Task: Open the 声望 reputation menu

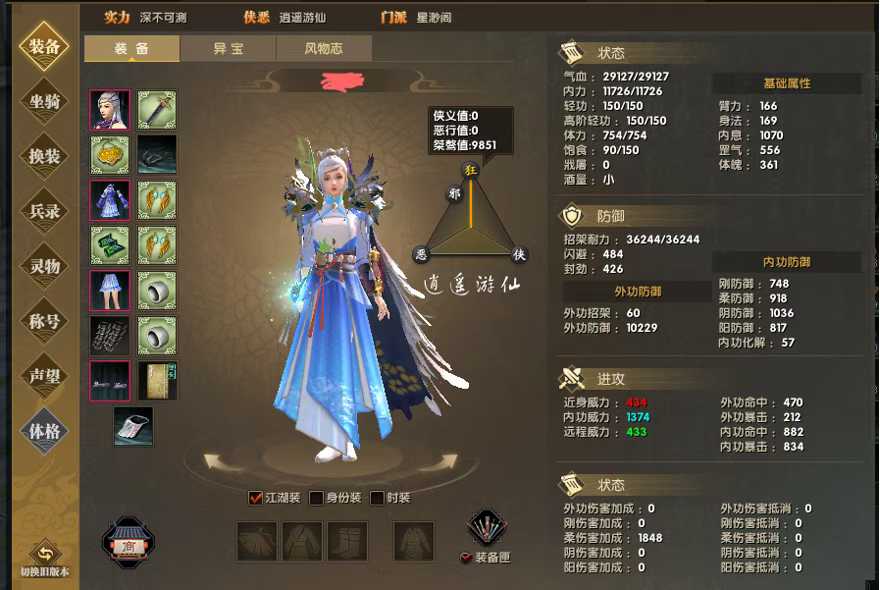Action: (x=44, y=376)
